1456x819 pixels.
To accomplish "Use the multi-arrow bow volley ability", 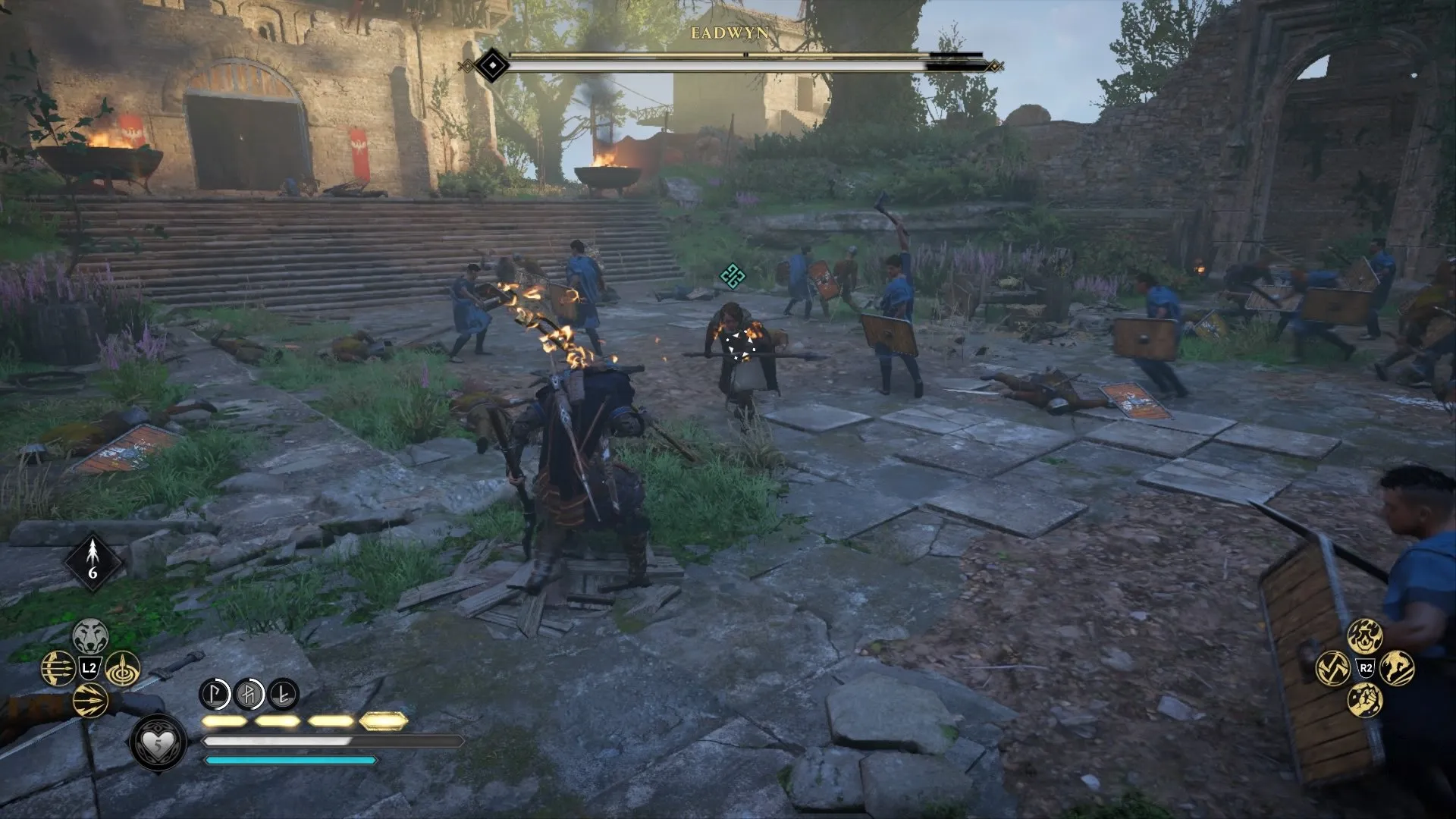I will tap(58, 668).
